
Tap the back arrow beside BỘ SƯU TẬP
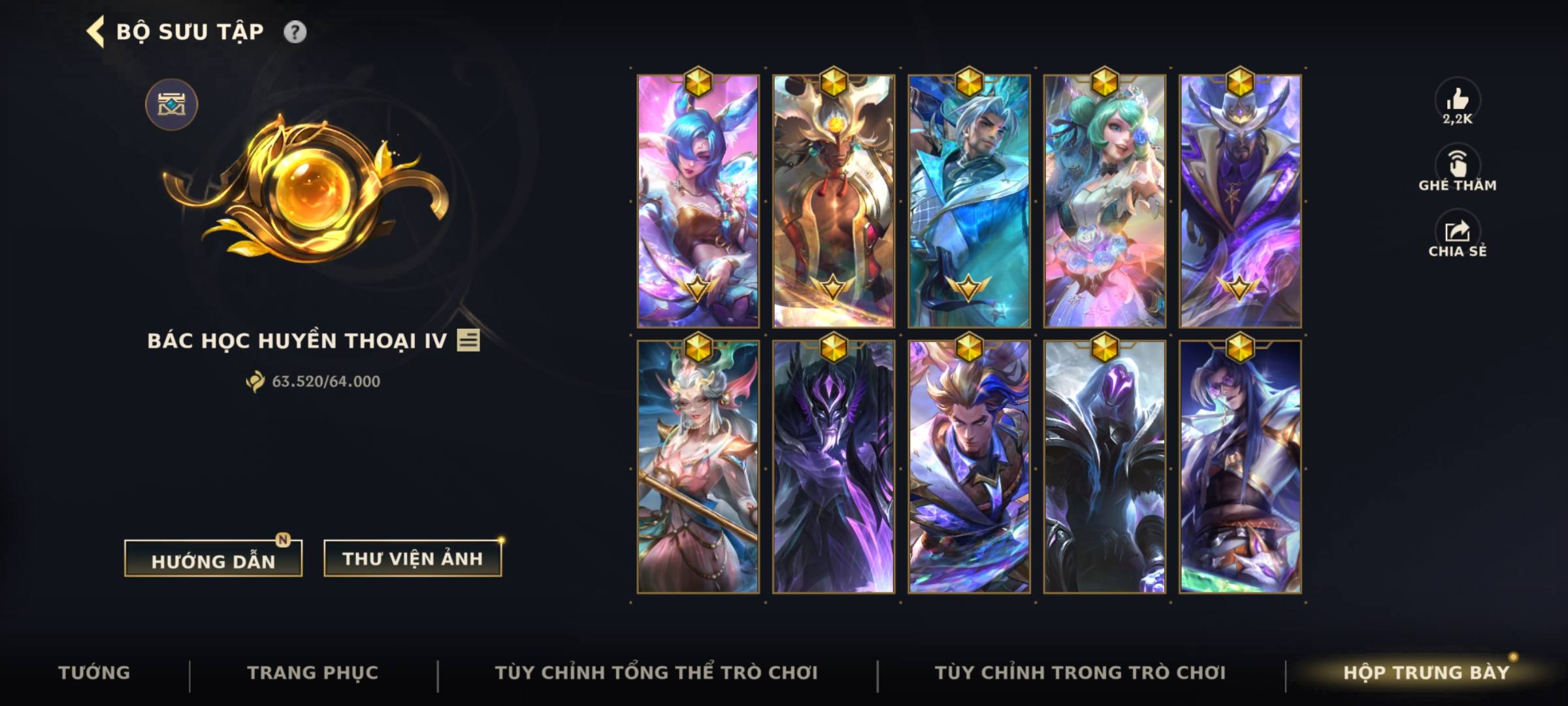pyautogui.click(x=95, y=29)
